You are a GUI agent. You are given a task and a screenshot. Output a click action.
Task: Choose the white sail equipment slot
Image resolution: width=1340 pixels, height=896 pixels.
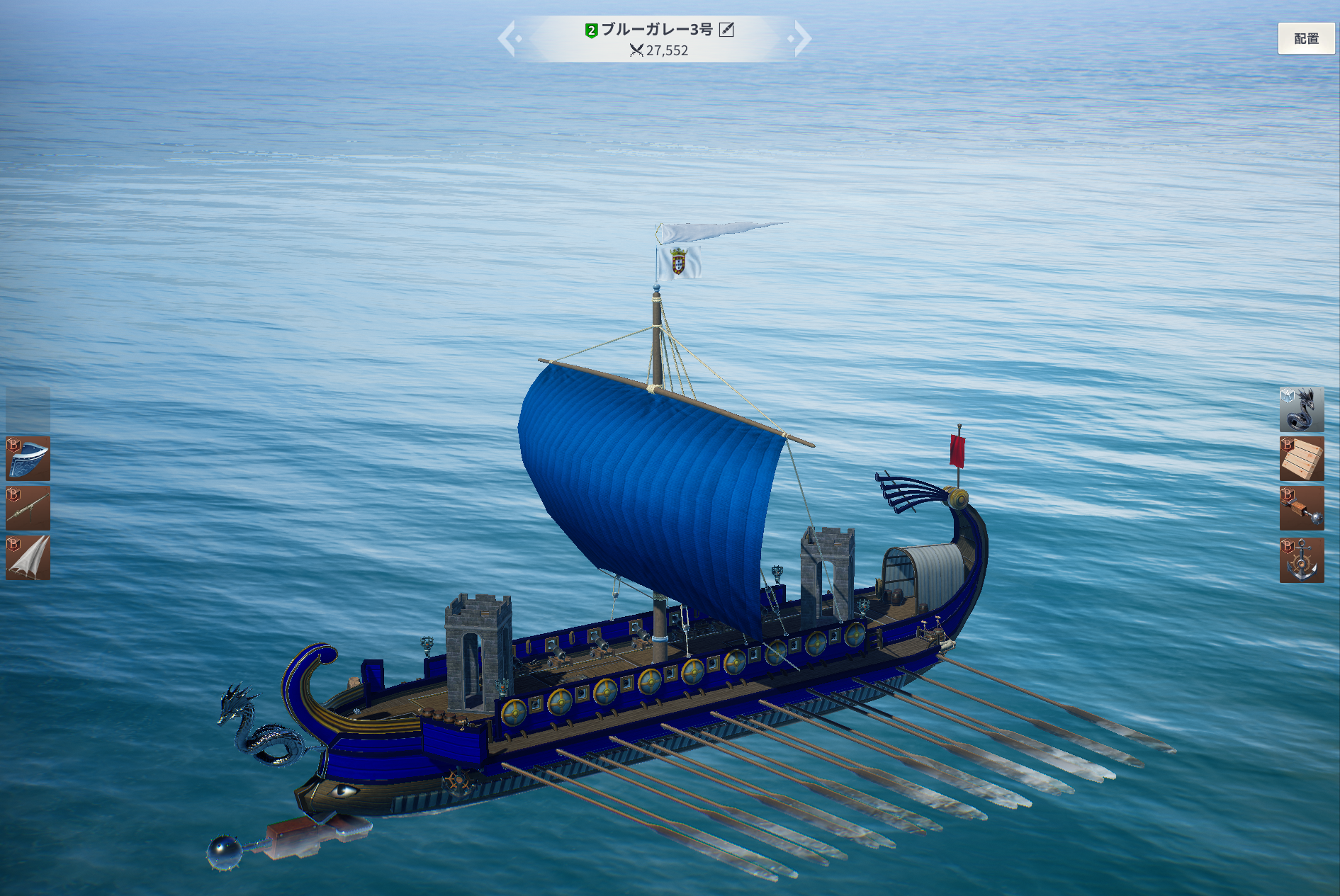[x=28, y=558]
